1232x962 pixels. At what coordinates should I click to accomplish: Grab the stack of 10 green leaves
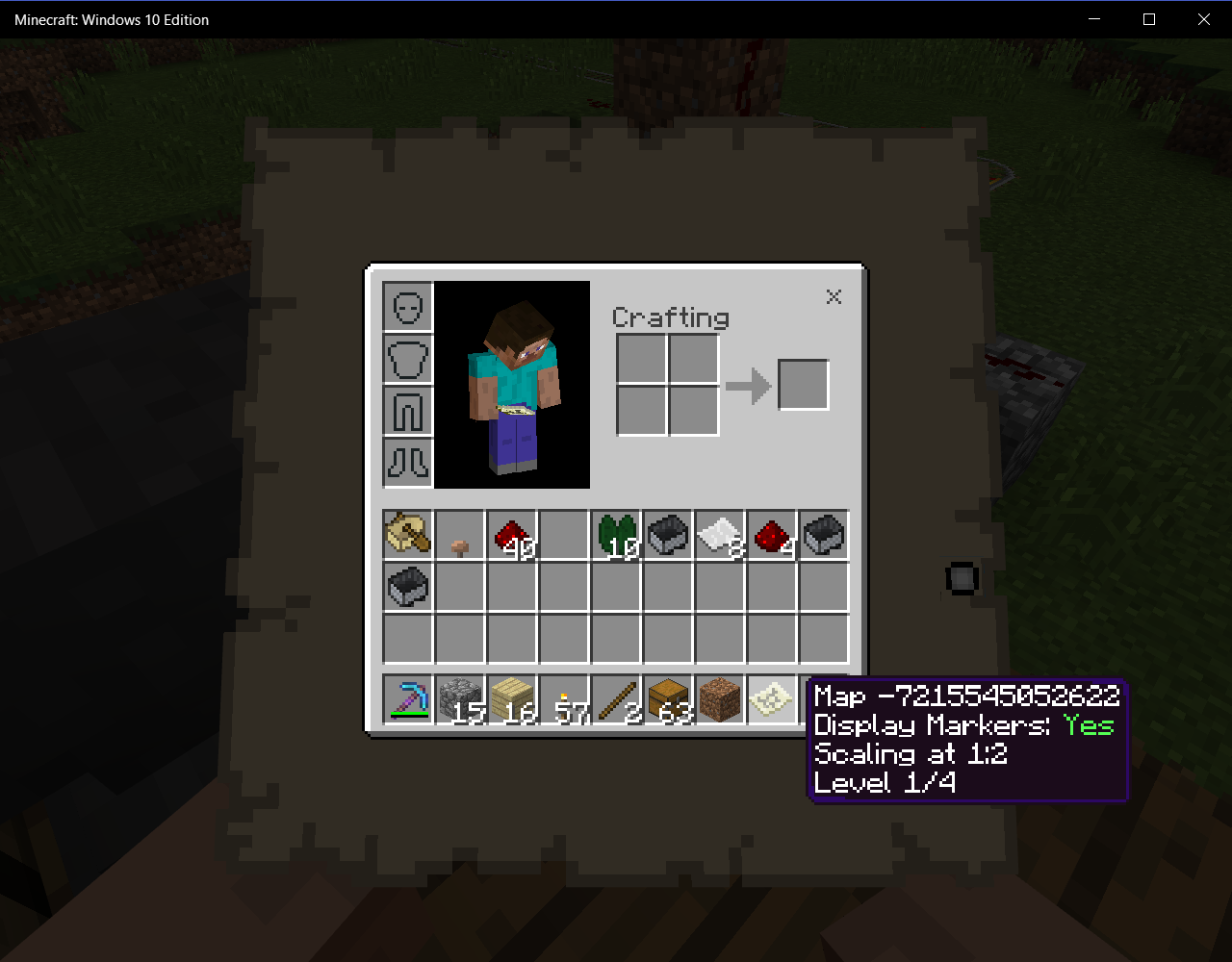(616, 536)
